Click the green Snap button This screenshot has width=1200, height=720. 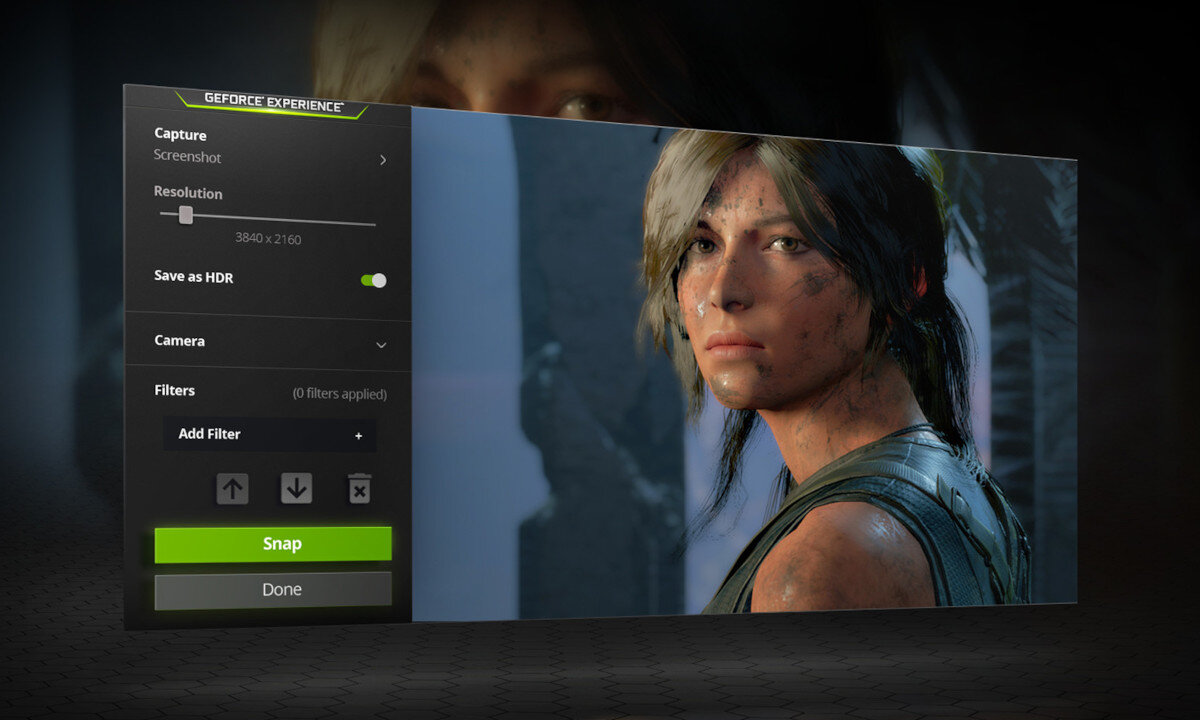(273, 544)
